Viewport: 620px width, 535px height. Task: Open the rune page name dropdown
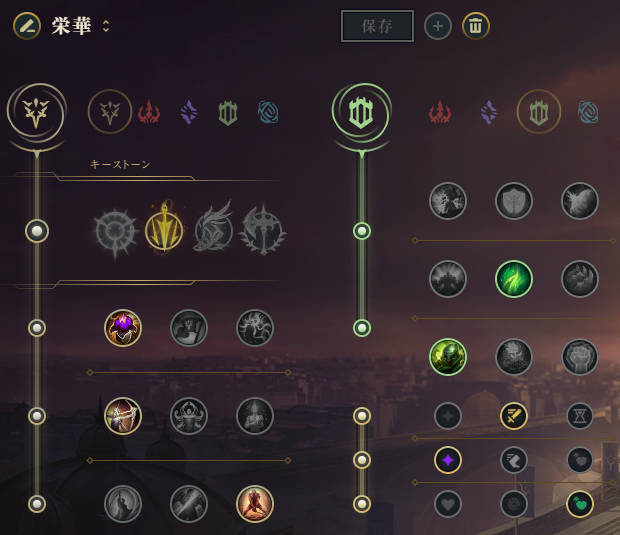tap(106, 26)
